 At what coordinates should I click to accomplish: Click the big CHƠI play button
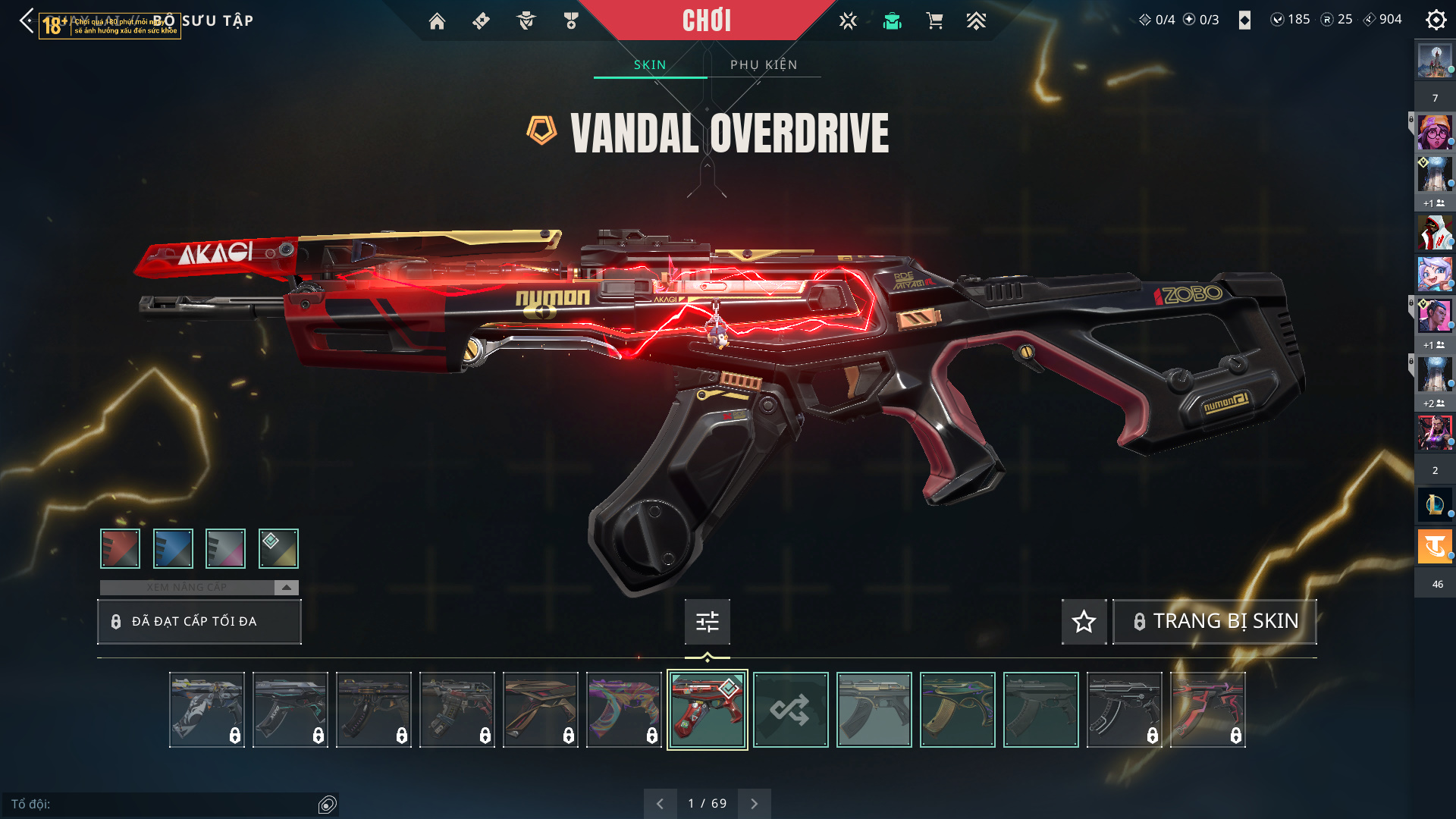tap(706, 20)
